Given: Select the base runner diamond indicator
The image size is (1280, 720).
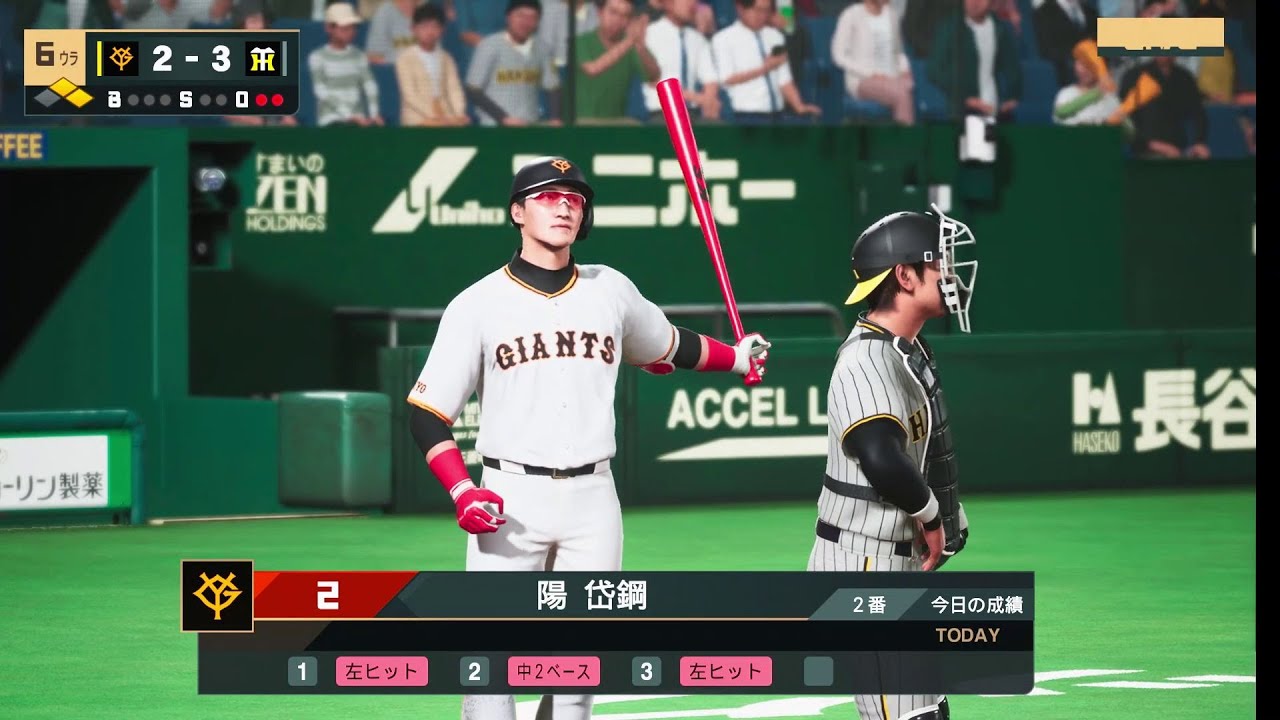Looking at the screenshot, I should click(63, 98).
